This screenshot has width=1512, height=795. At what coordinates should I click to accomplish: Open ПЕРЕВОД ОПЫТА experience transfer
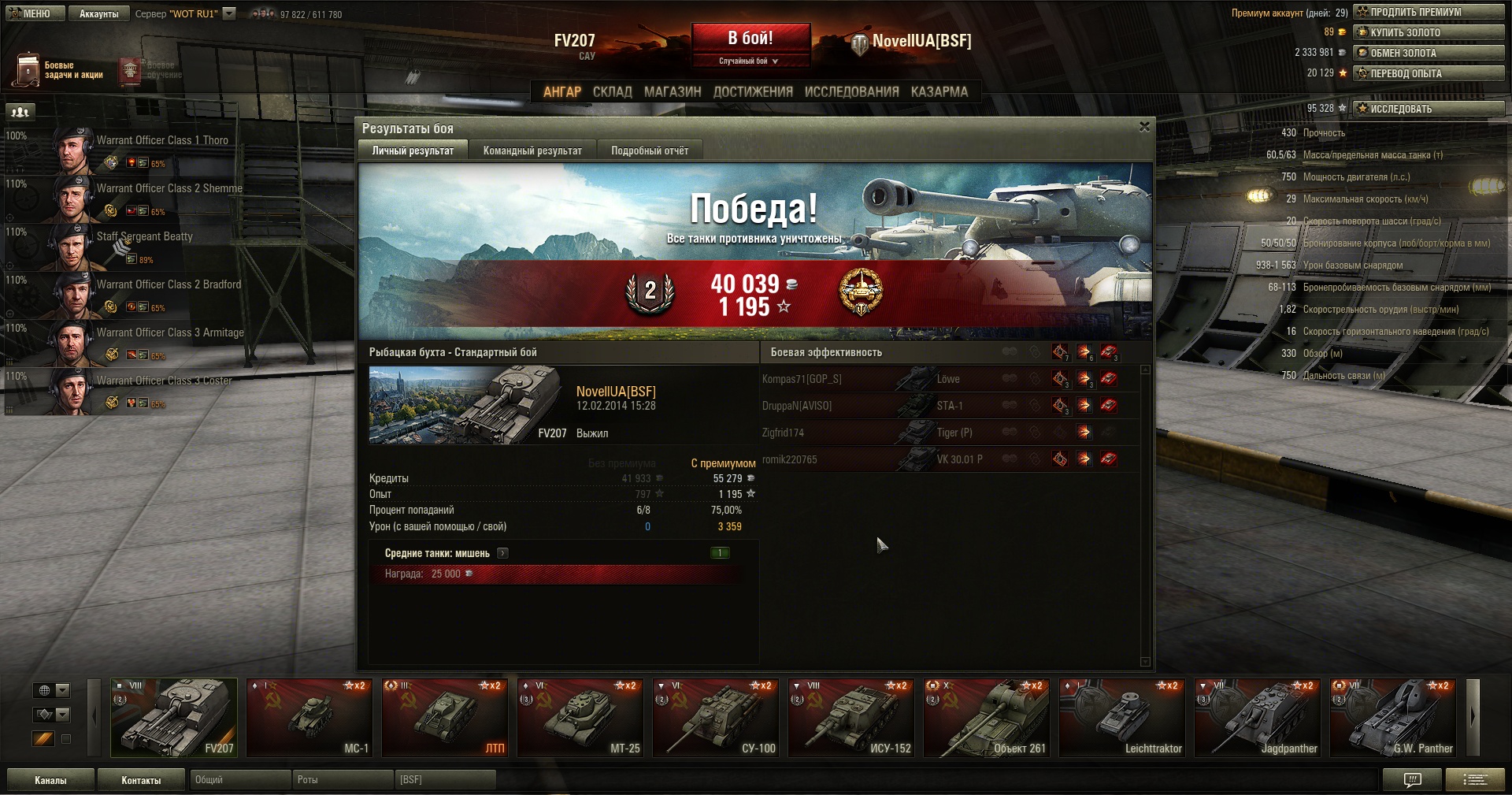click(1428, 73)
